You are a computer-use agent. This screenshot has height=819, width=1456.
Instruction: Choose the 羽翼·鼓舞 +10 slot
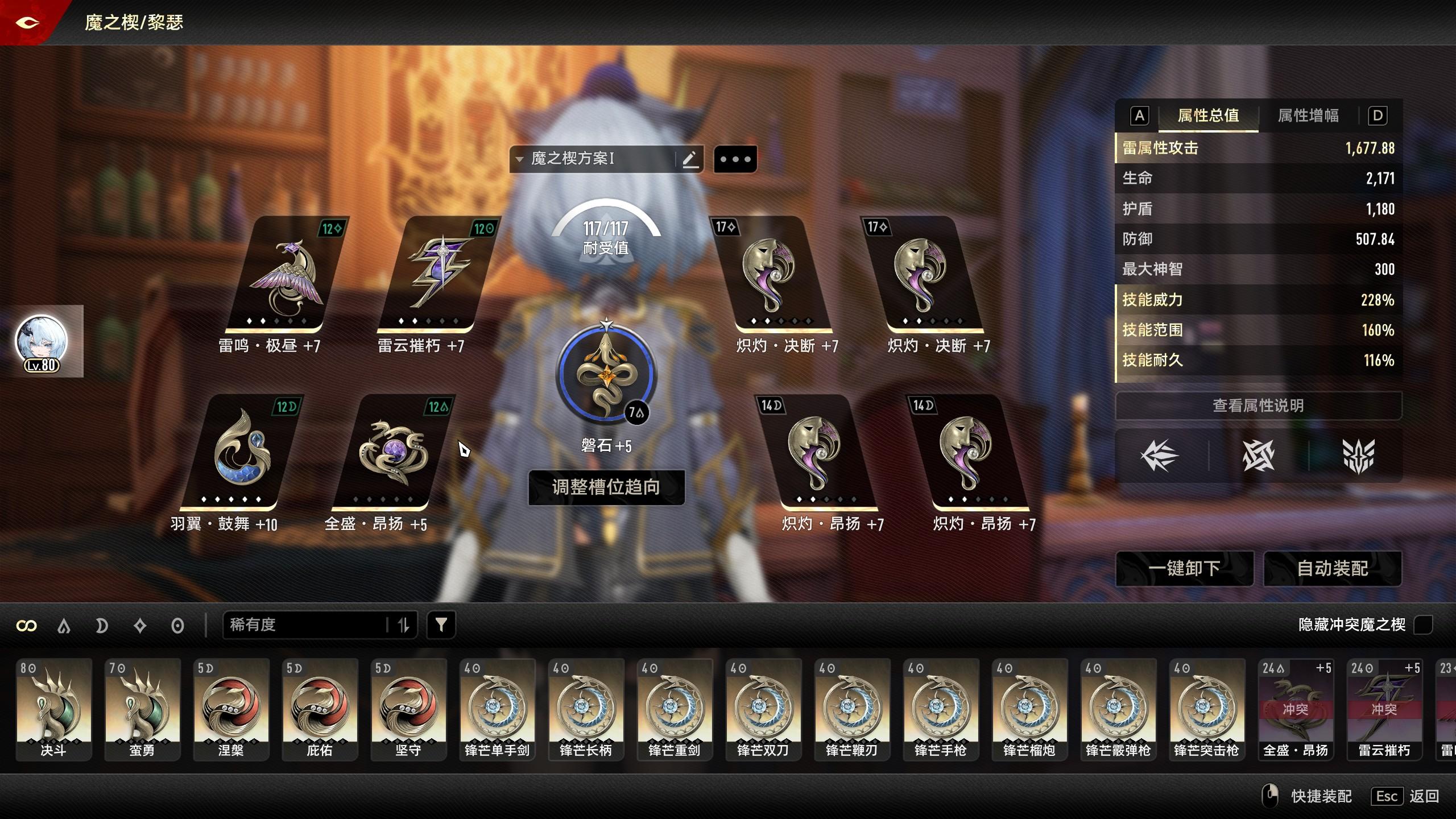point(242,454)
